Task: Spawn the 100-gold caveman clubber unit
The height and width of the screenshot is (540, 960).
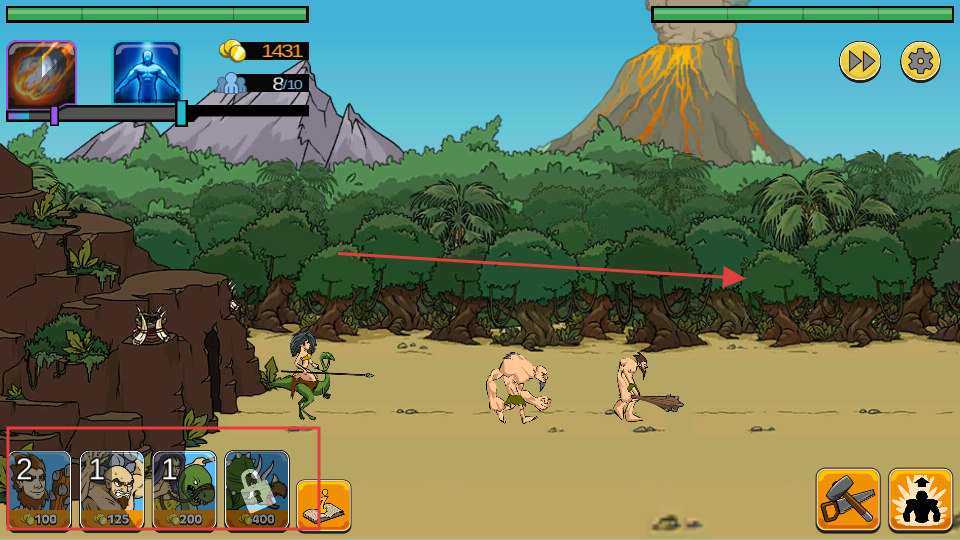Action: pos(40,489)
